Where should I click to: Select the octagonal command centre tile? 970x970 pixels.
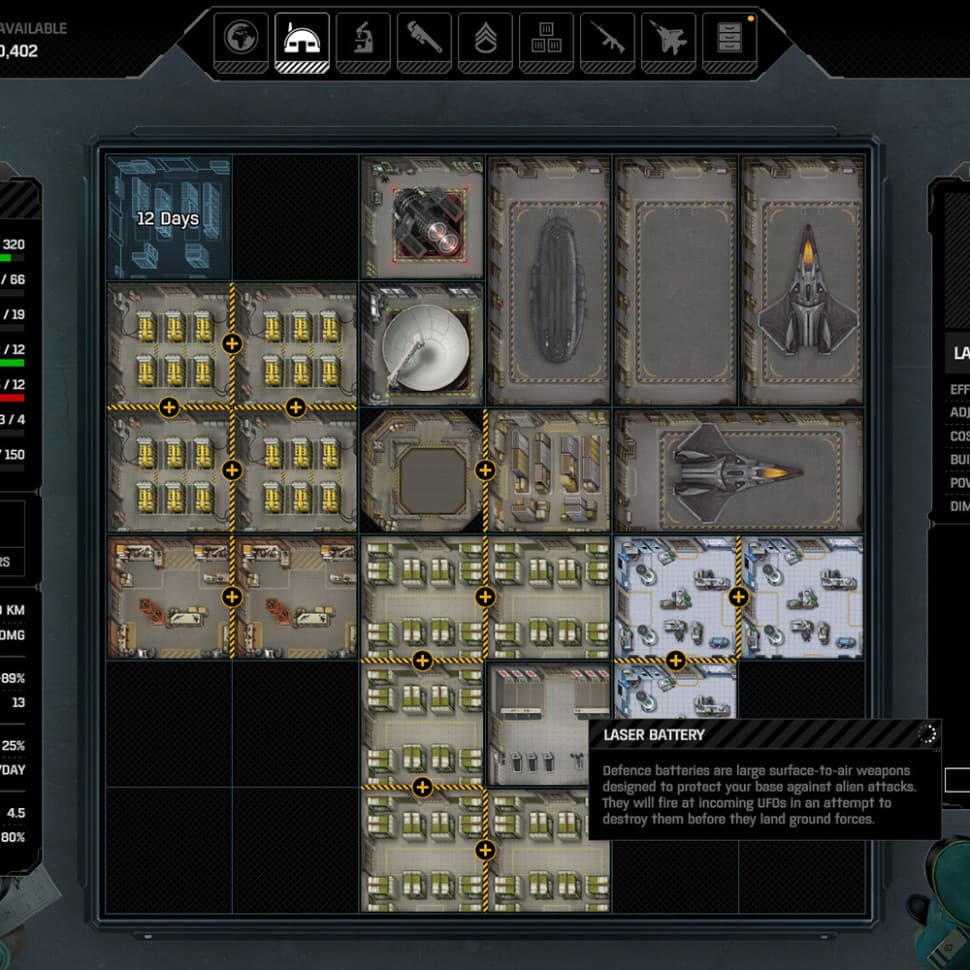pos(422,470)
